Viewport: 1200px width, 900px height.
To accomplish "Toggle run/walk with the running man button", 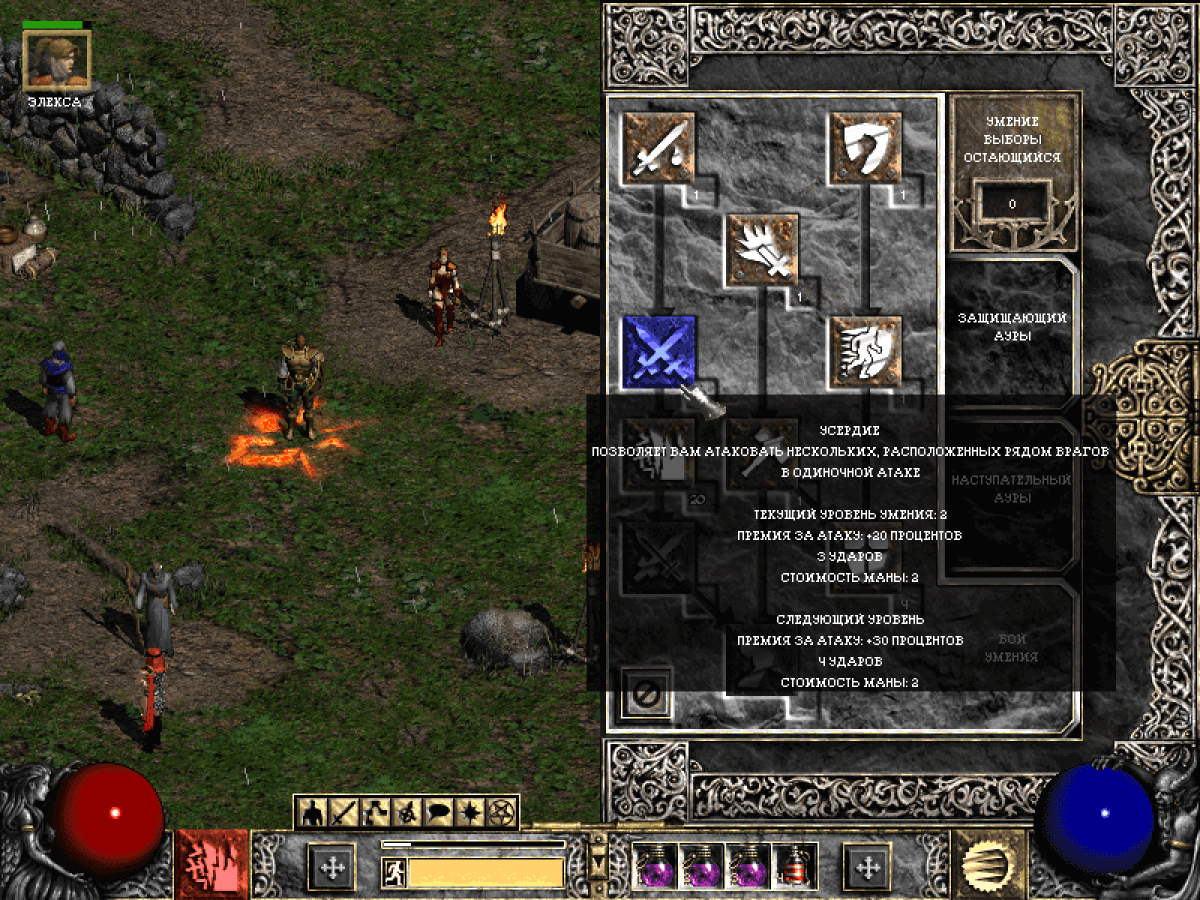I will (393, 873).
